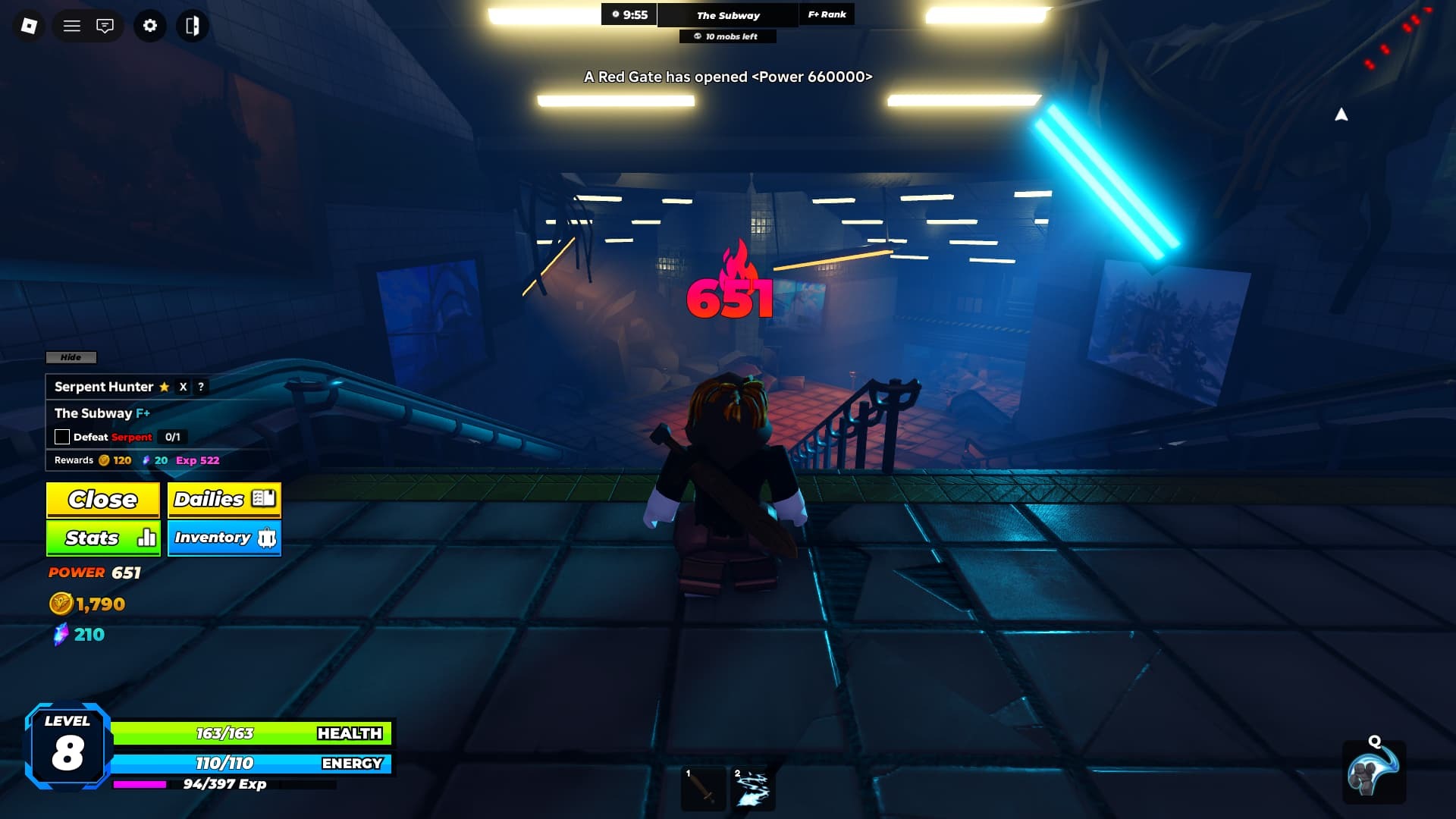The image size is (1456, 819).
Task: Open the 10 mobs left counter
Action: point(726,36)
